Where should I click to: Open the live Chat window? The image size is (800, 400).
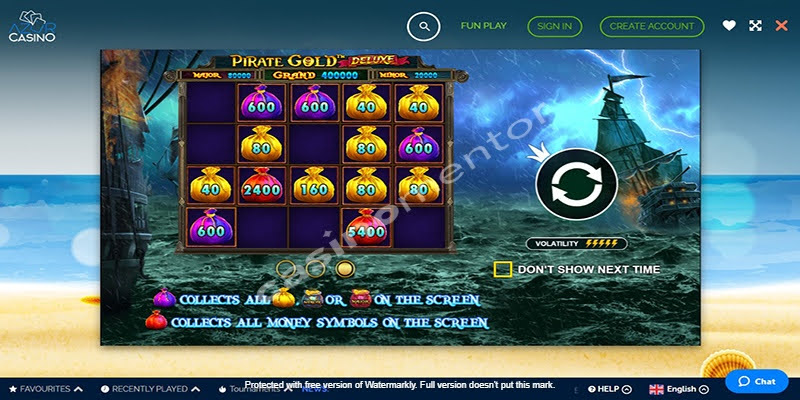[x=757, y=381]
